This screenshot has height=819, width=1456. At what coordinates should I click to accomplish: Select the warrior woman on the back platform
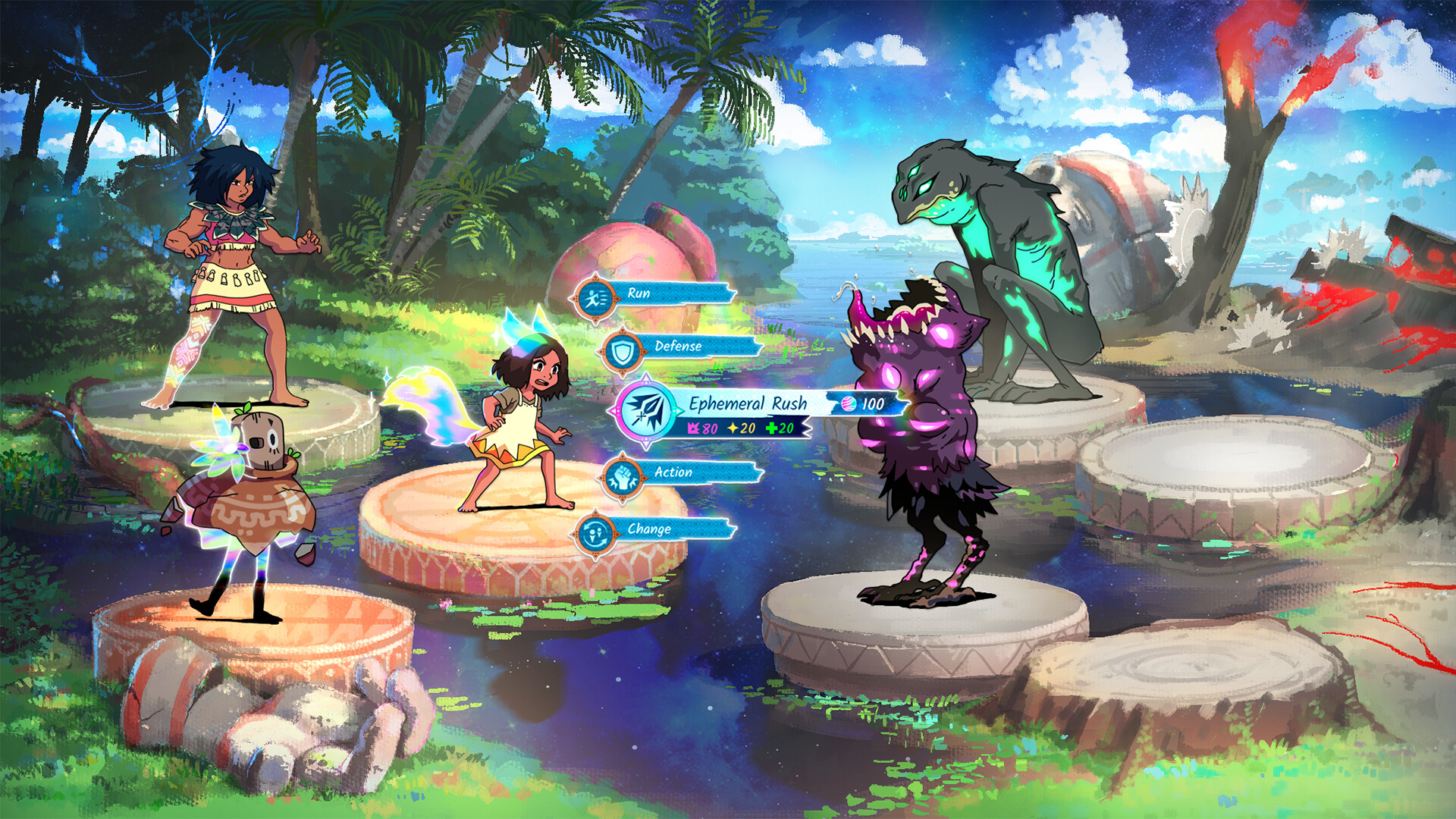pyautogui.click(x=235, y=258)
